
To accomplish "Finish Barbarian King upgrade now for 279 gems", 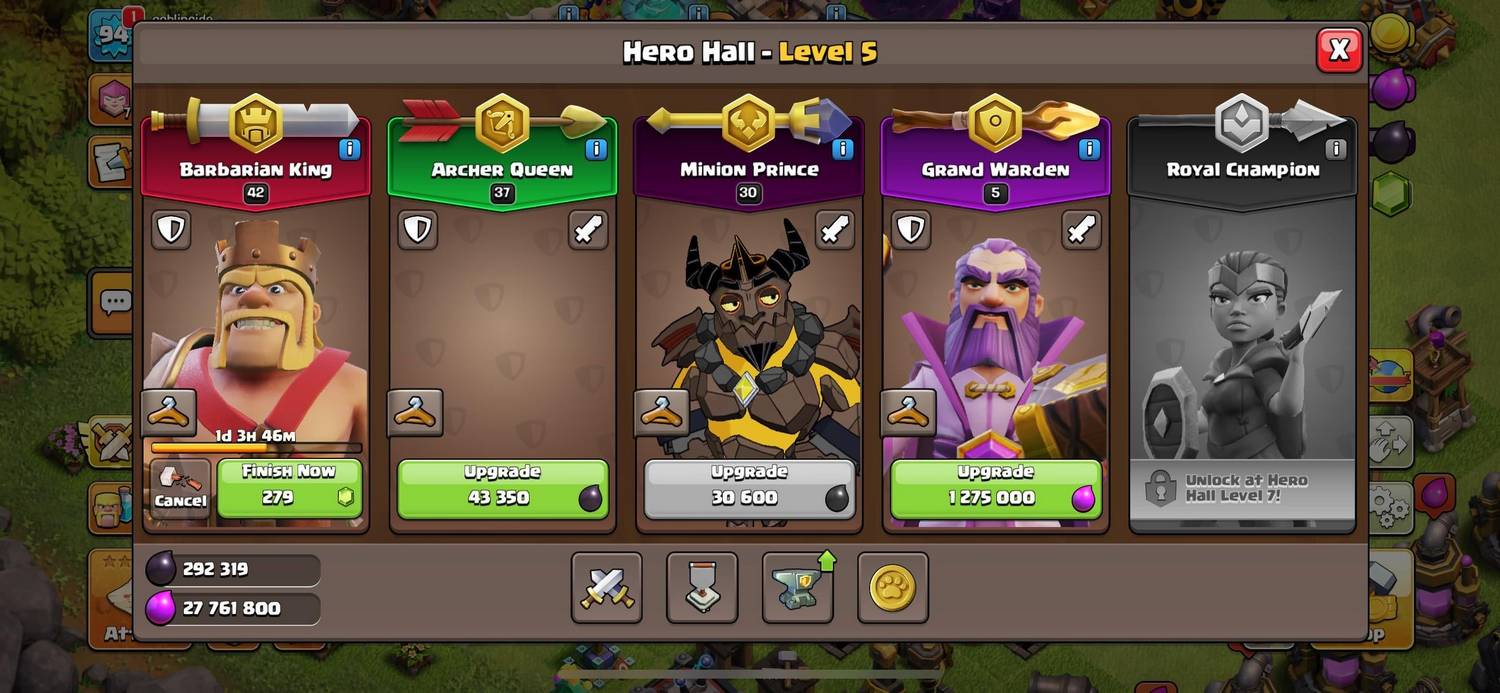I will click(289, 488).
